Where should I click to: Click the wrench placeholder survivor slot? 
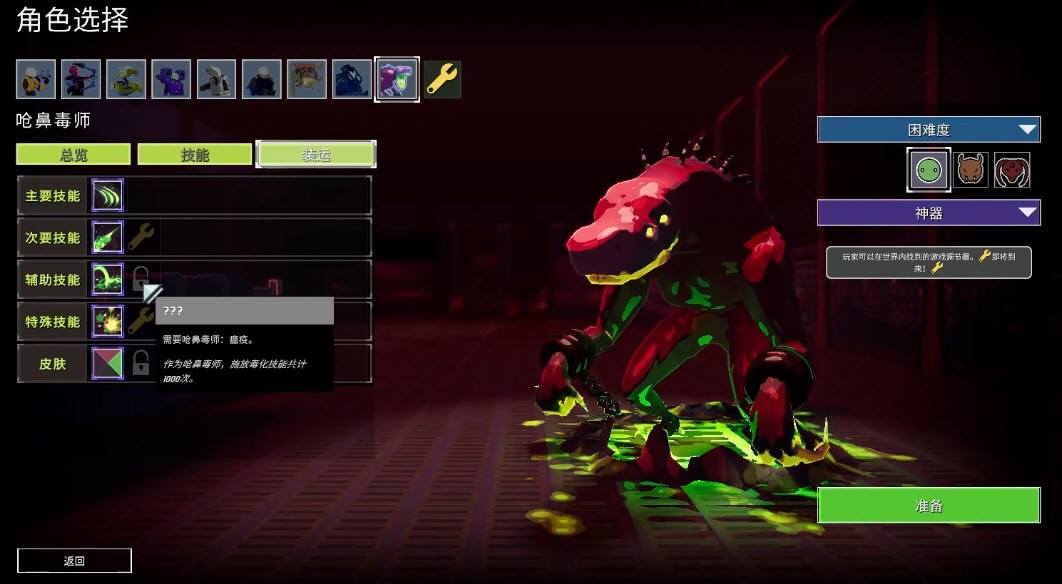point(442,79)
